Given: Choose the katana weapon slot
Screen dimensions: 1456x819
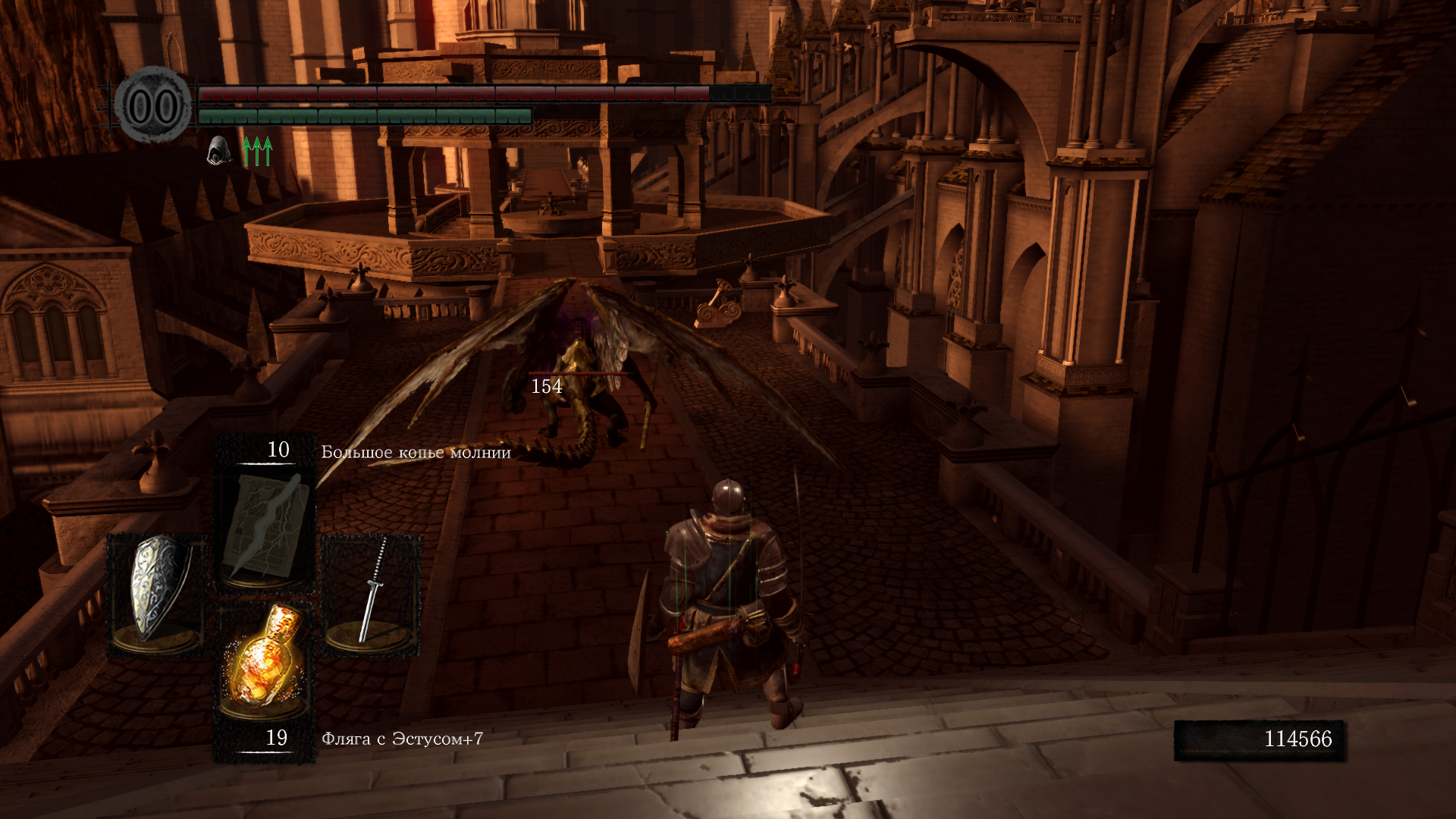Looking at the screenshot, I should [372, 594].
